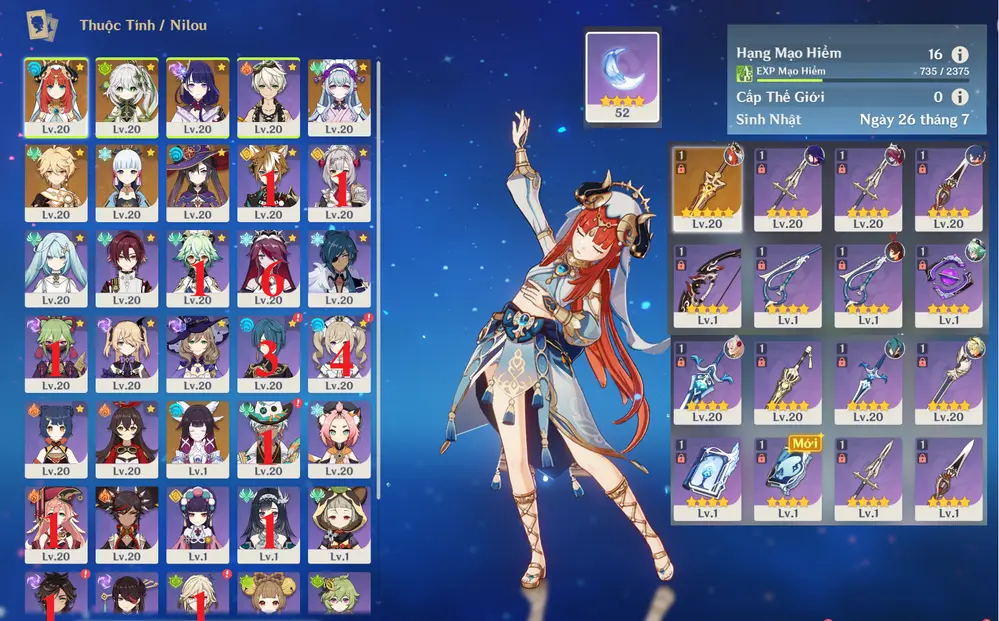Viewport: 999px width, 621px height.
Task: Open the info icon beside Hạng Mạo Hiểm
Action: tap(959, 55)
